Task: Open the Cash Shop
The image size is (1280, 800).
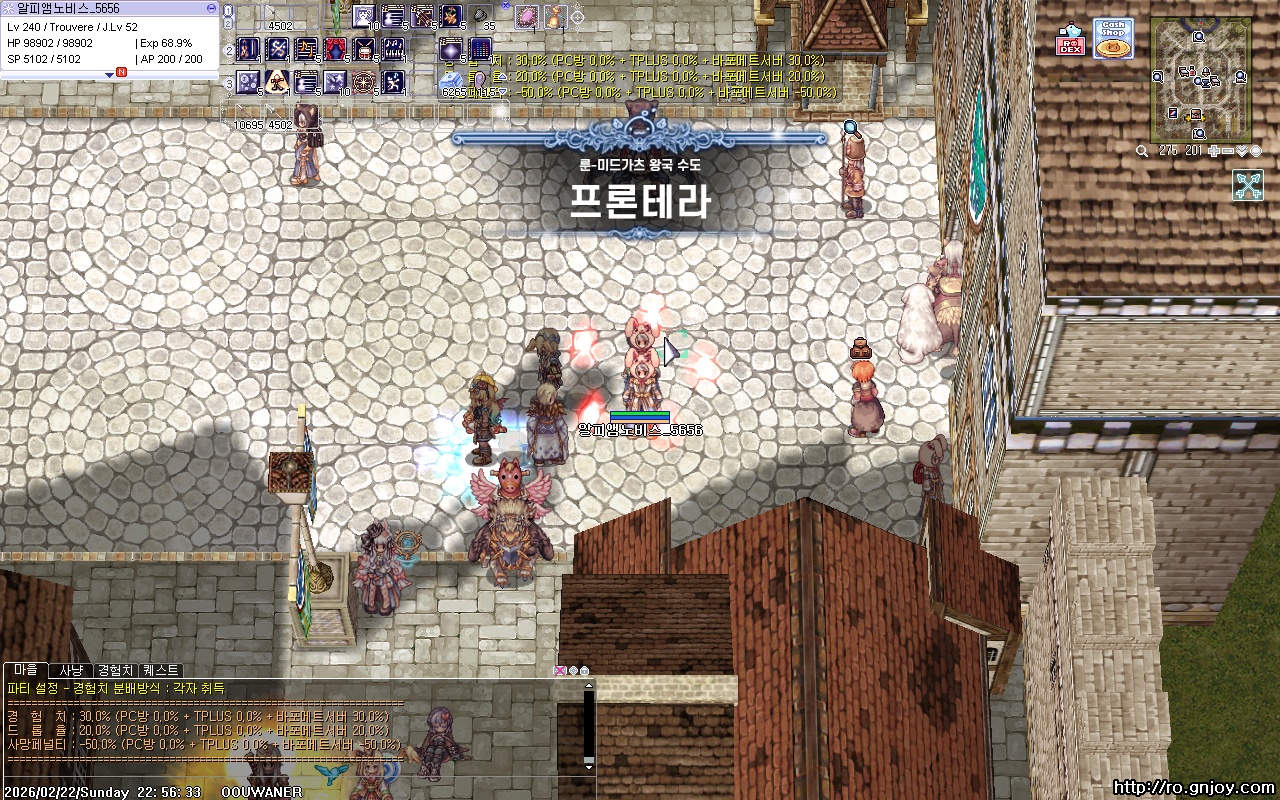Action: (x=1112, y=38)
